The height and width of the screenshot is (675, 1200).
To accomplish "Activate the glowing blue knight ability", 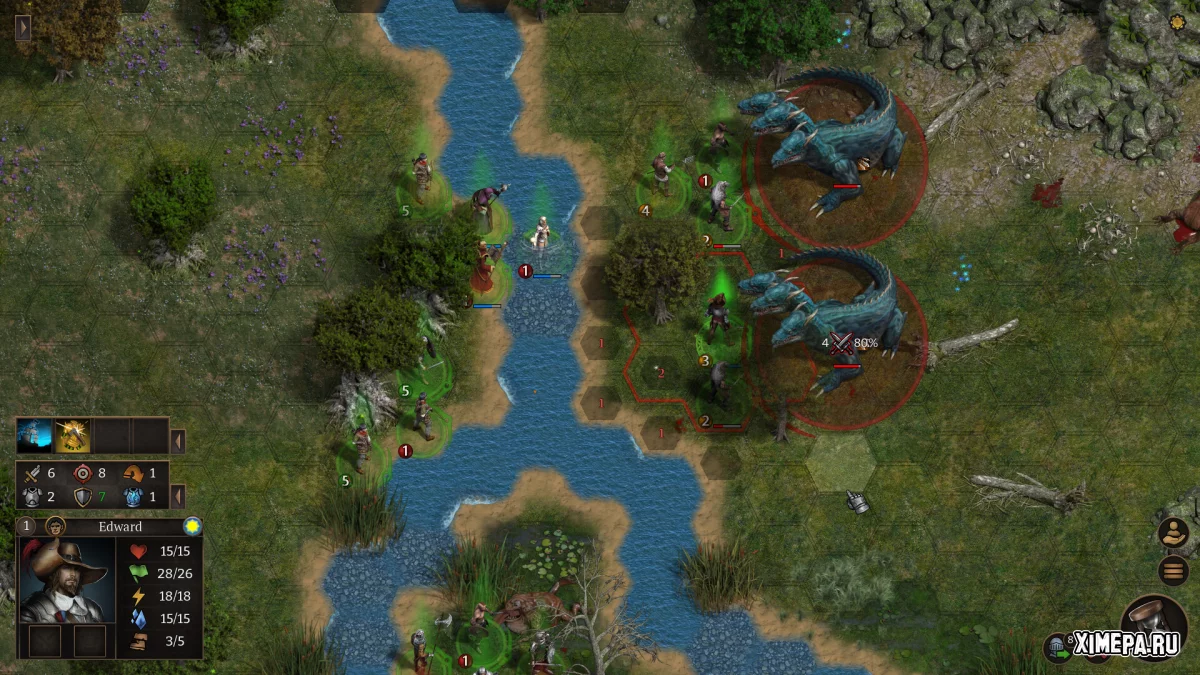I will click(34, 436).
